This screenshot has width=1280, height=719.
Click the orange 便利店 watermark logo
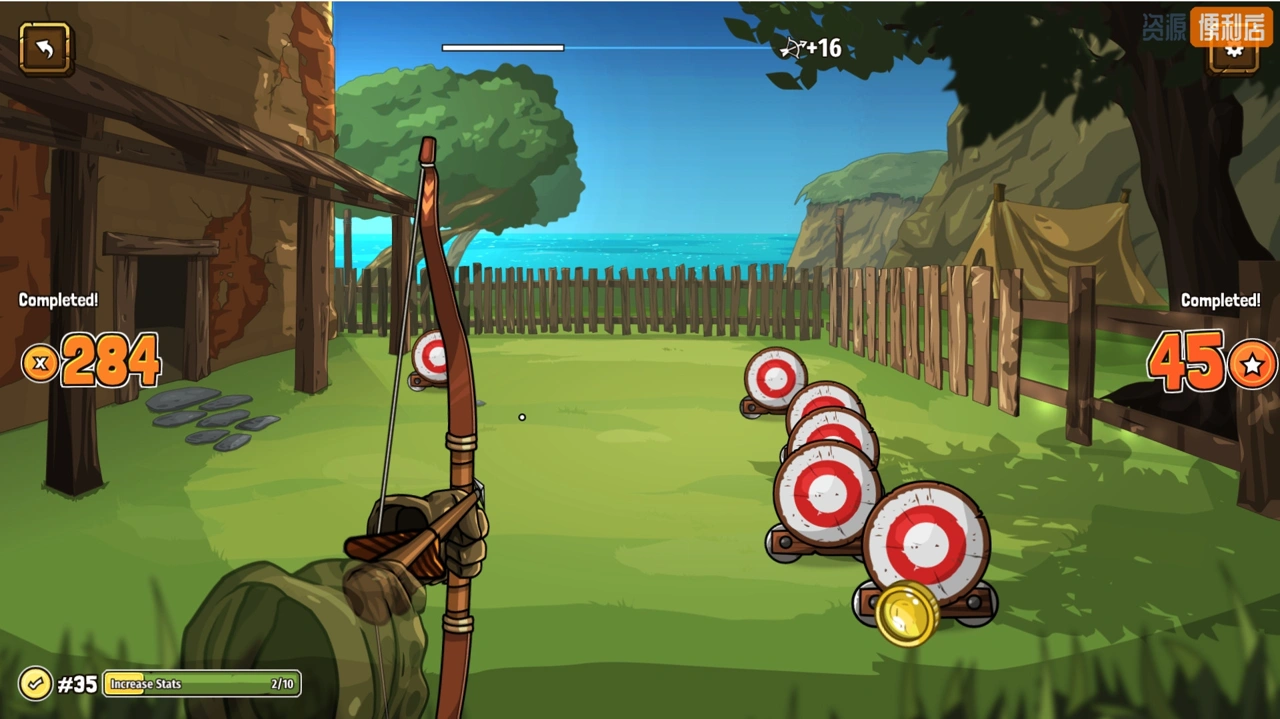1230,26
